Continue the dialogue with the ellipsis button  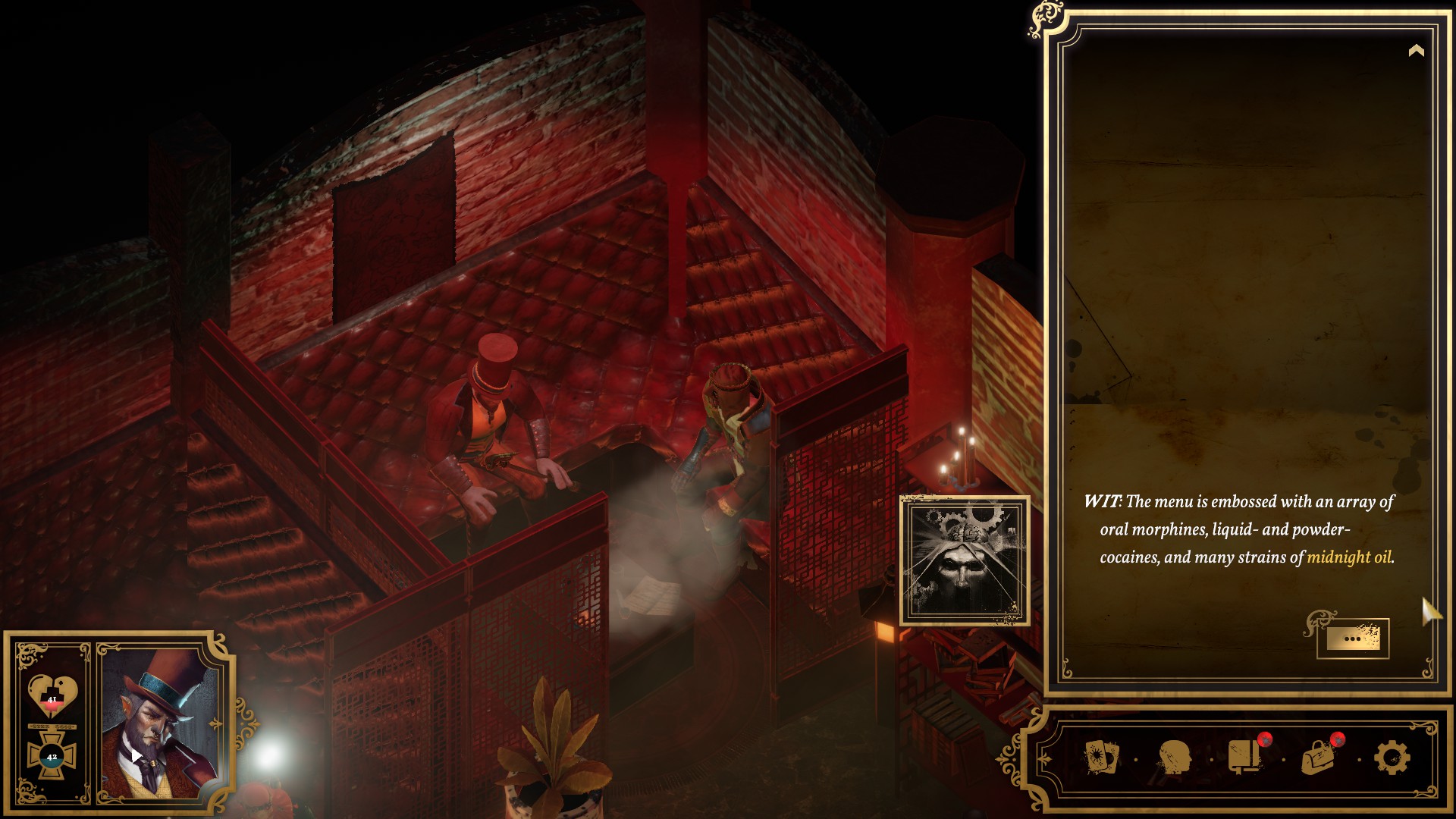click(x=1353, y=639)
